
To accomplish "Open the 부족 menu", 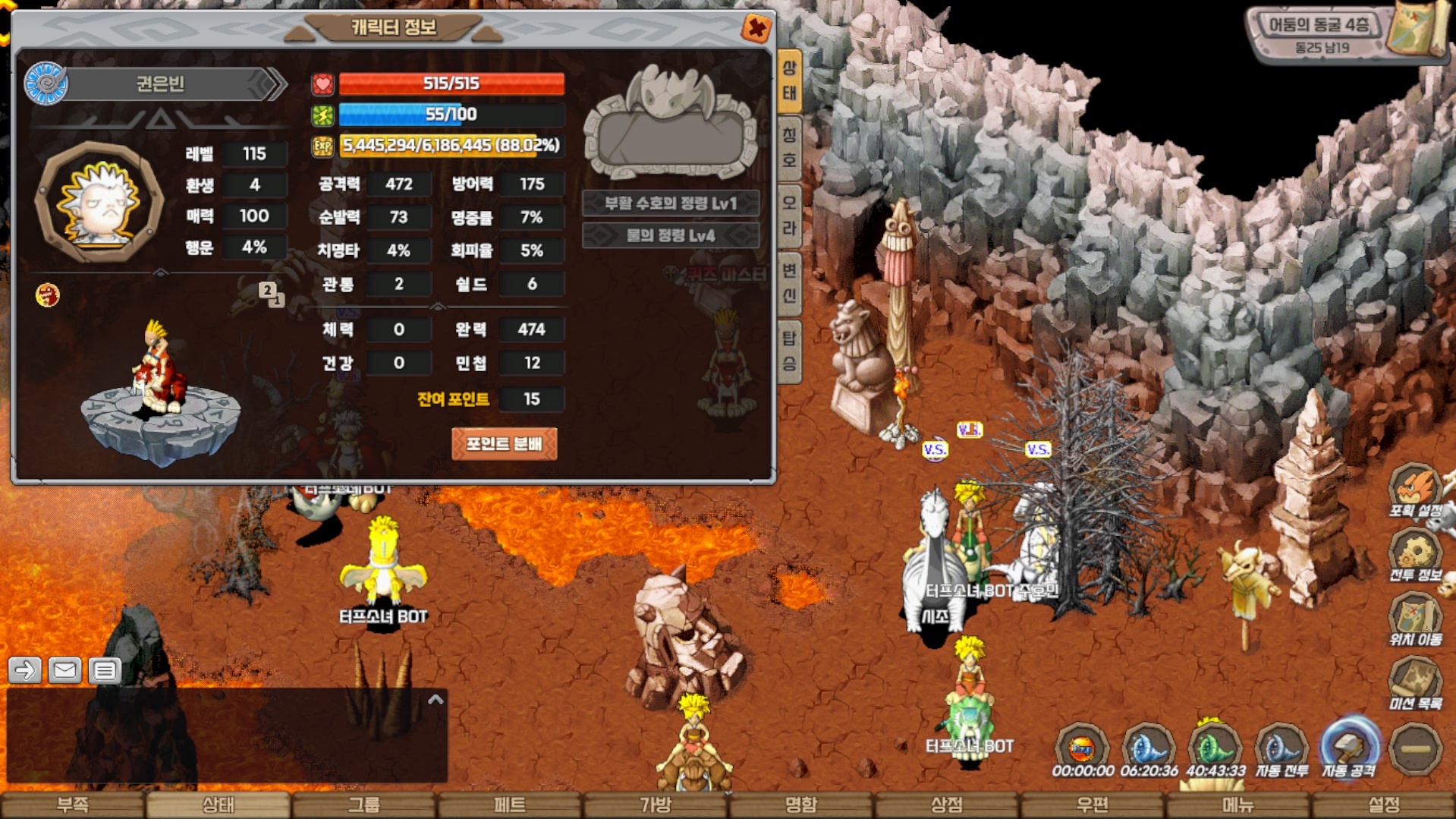I will pyautogui.click(x=73, y=805).
